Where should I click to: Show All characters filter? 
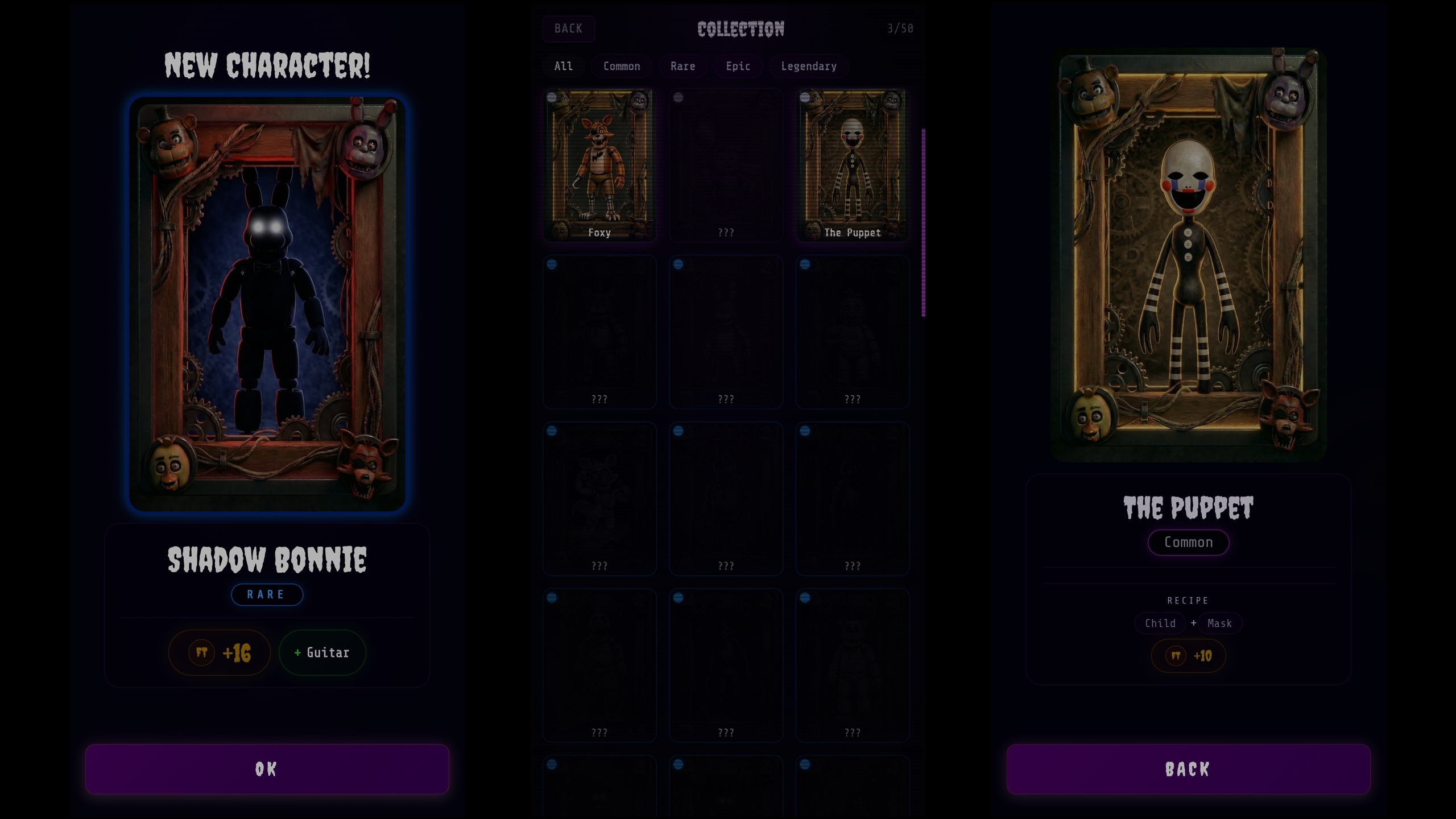(x=563, y=66)
